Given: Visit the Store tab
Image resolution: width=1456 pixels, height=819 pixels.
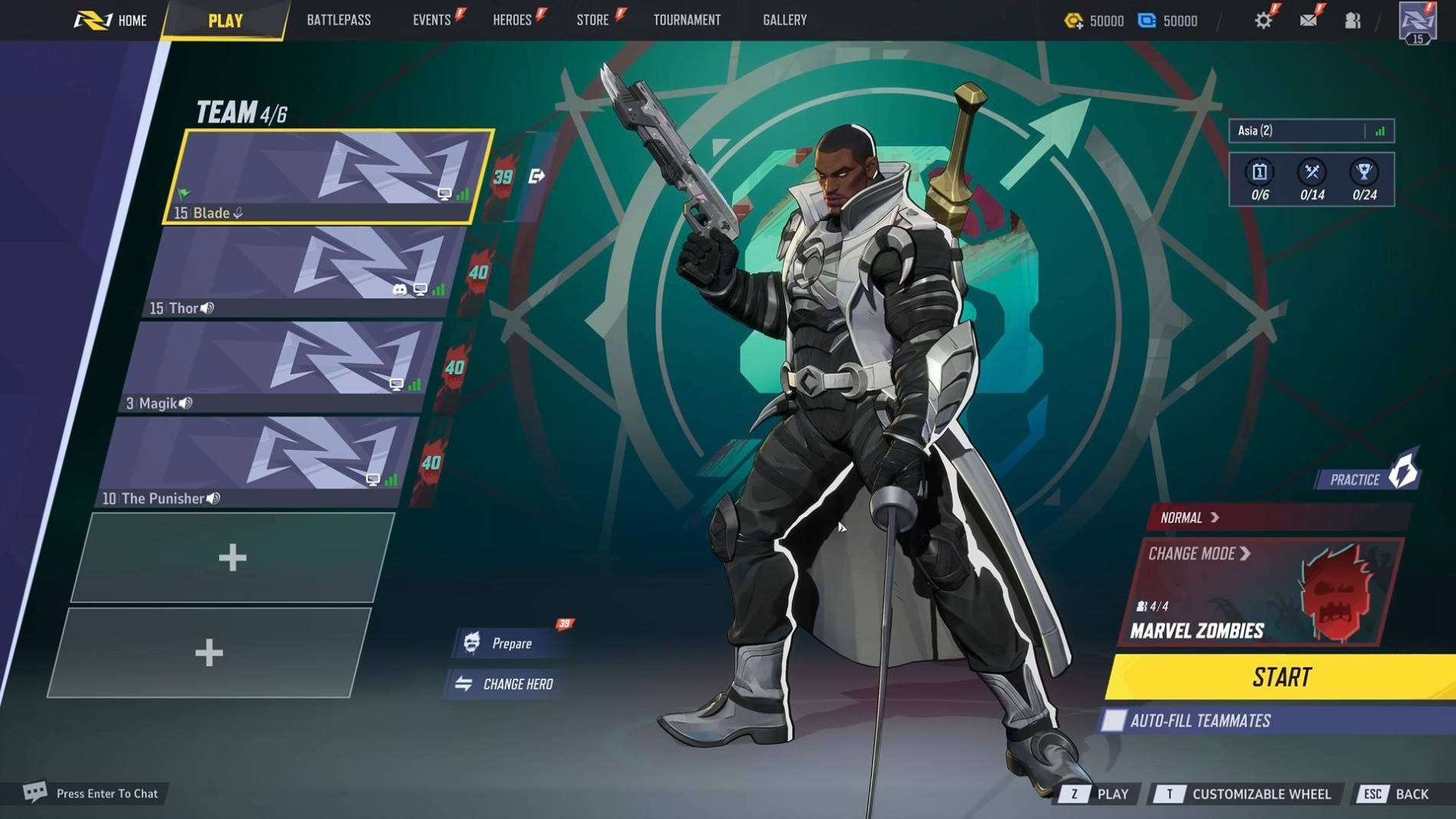Looking at the screenshot, I should 593,20.
